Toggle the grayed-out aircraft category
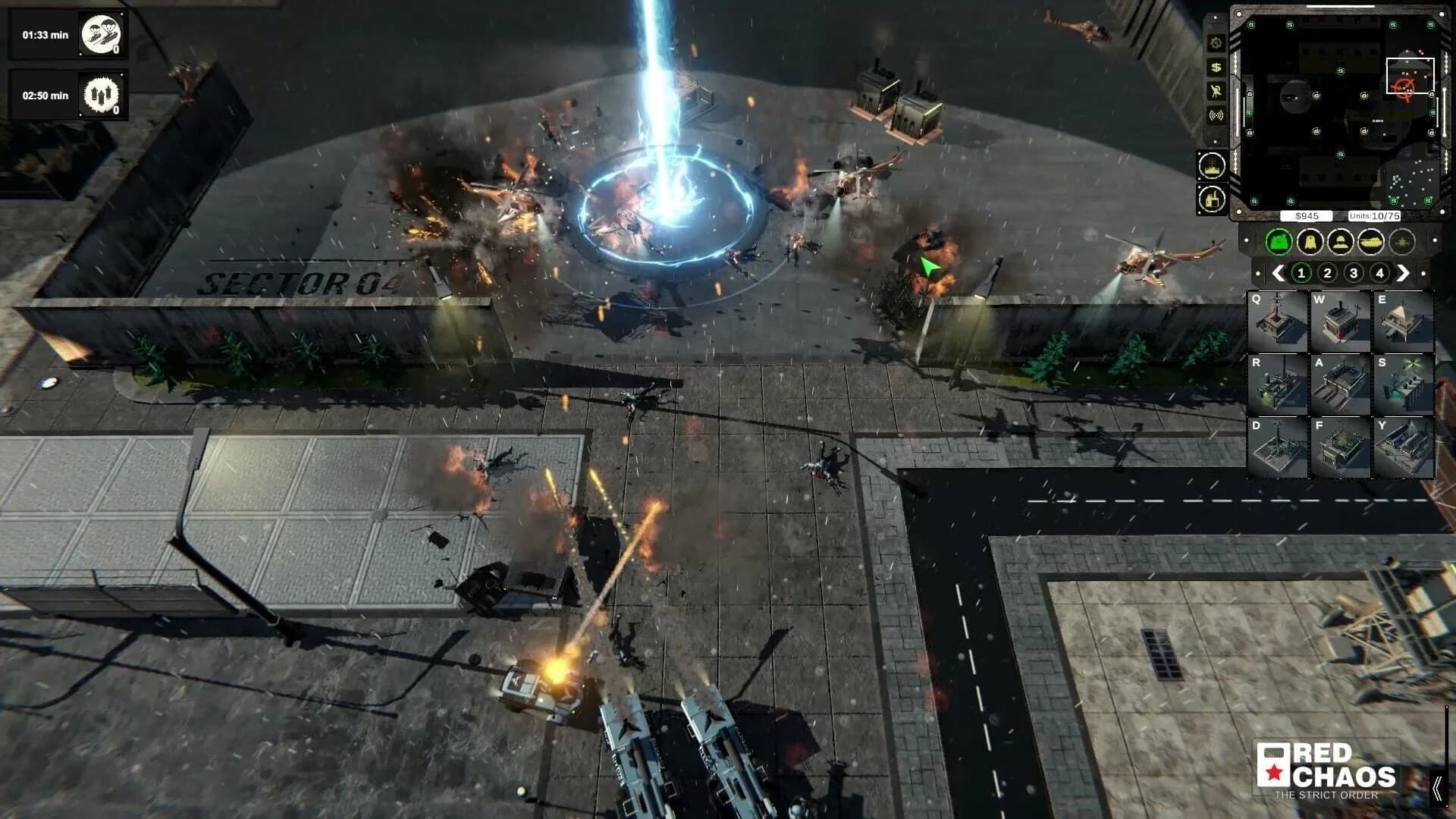 point(1401,243)
